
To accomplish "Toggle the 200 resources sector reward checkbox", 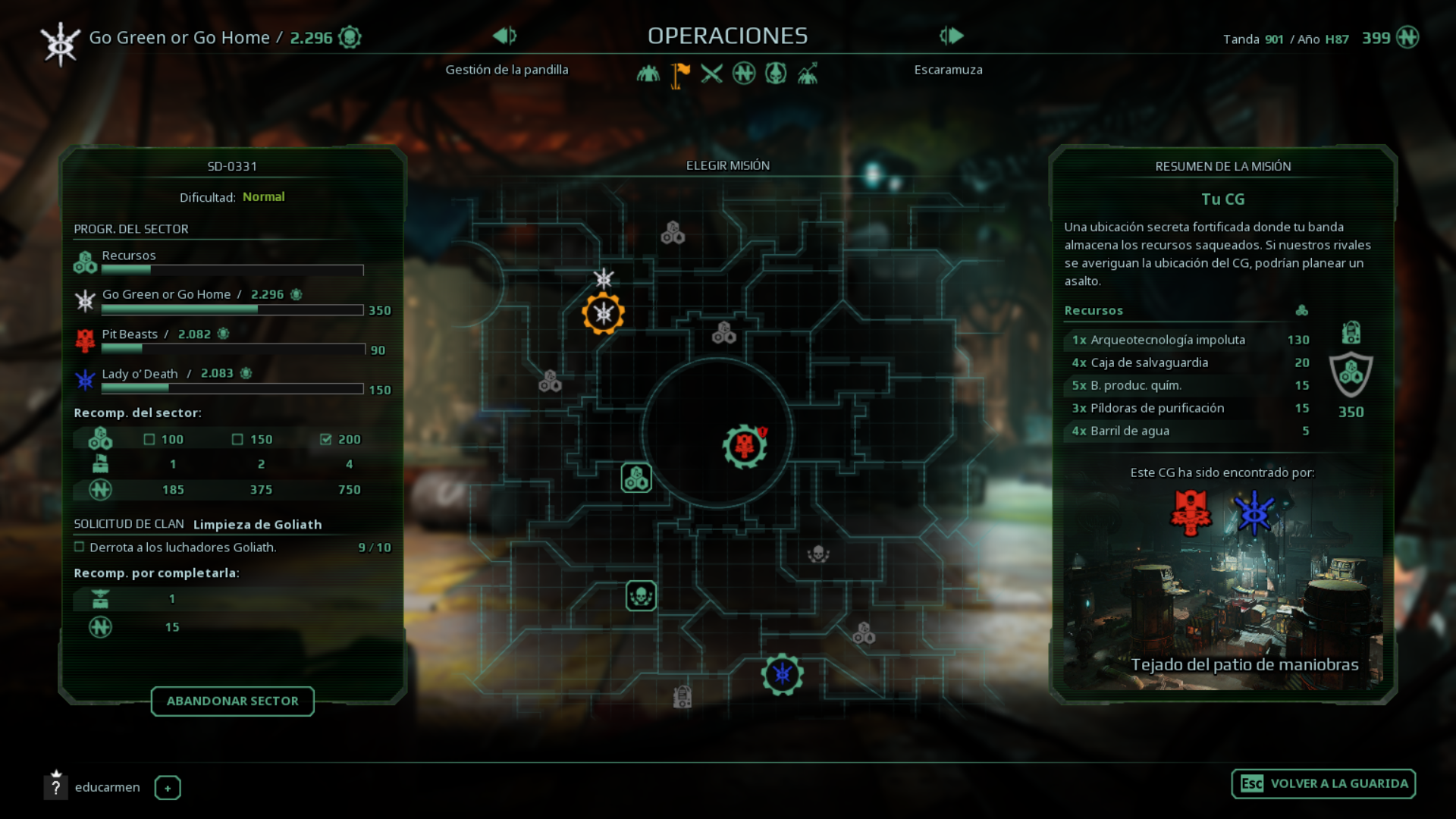I will (x=326, y=440).
